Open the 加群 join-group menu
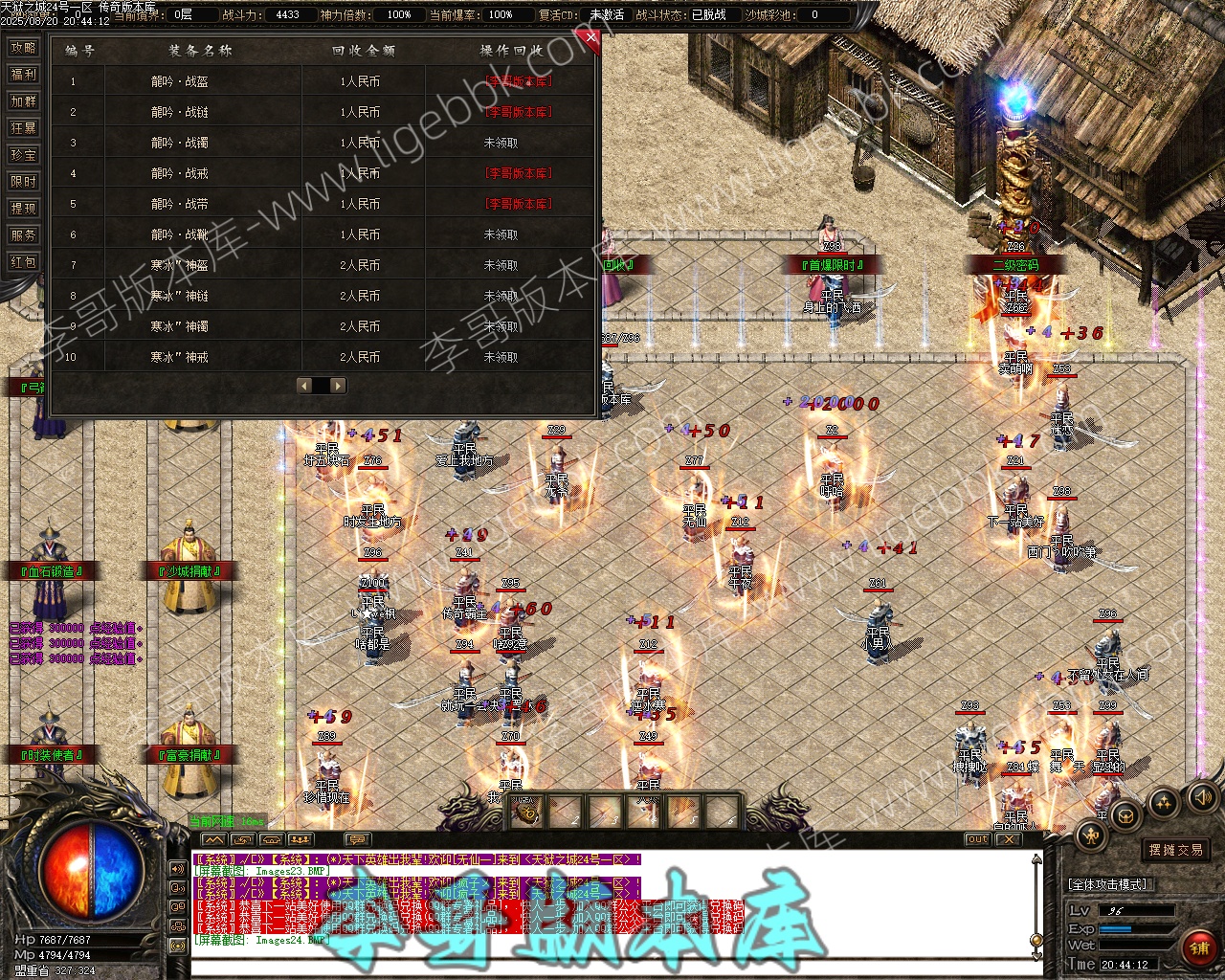This screenshot has height=980, width=1225. [x=23, y=101]
